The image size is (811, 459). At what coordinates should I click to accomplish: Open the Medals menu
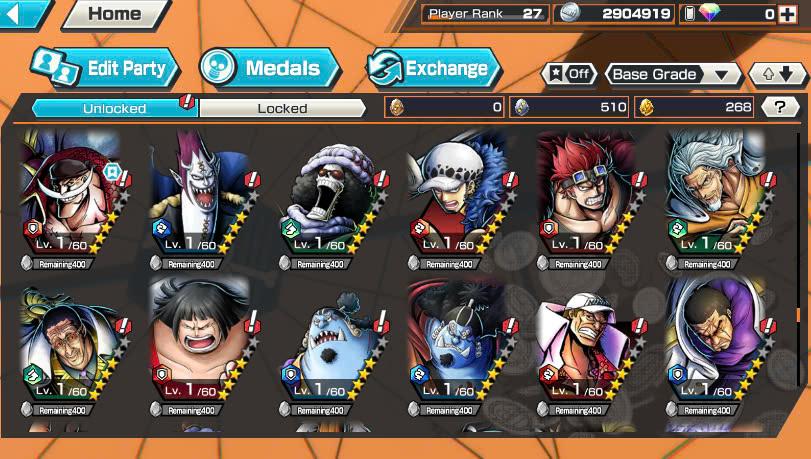pyautogui.click(x=268, y=68)
